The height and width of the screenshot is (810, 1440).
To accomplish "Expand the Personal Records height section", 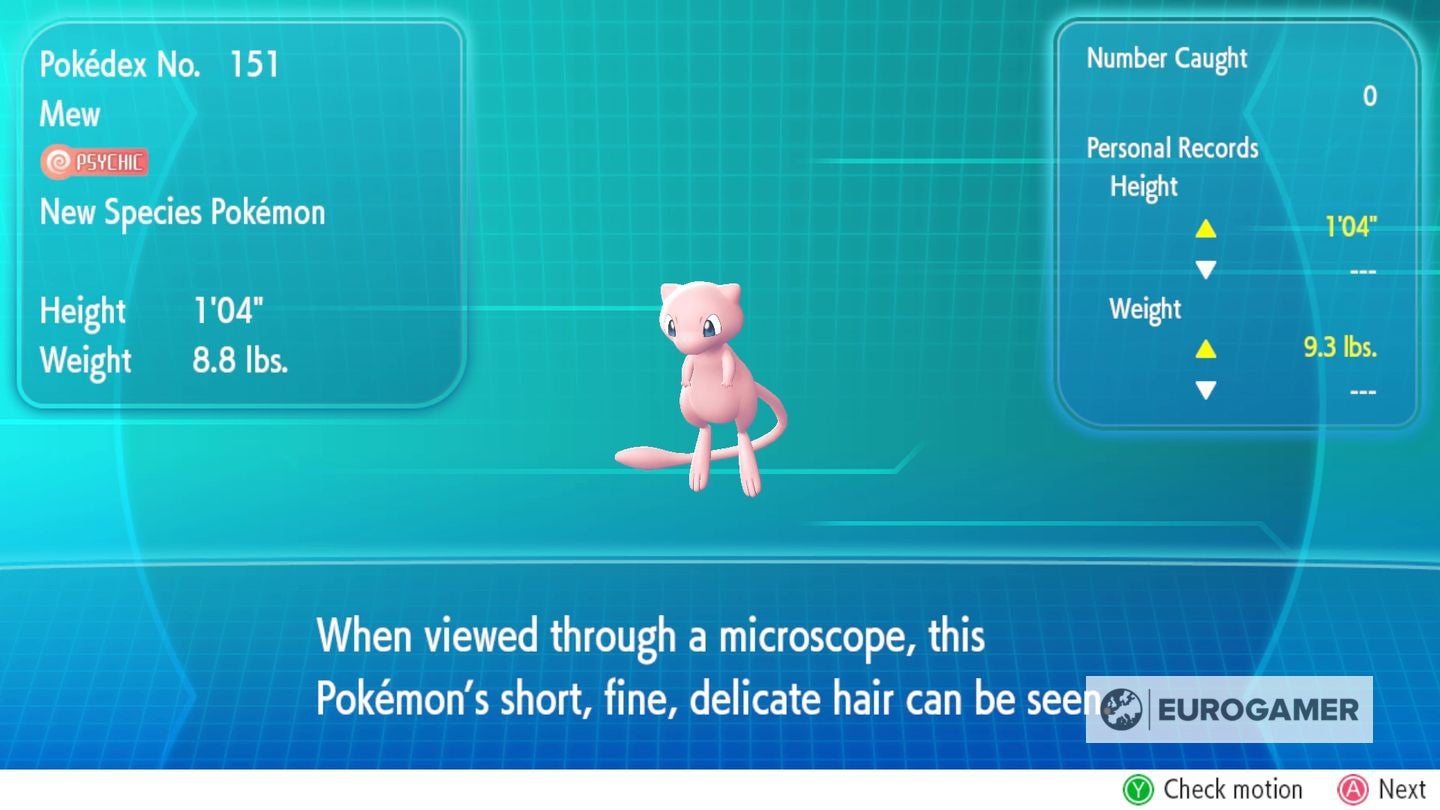I will (x=1143, y=187).
